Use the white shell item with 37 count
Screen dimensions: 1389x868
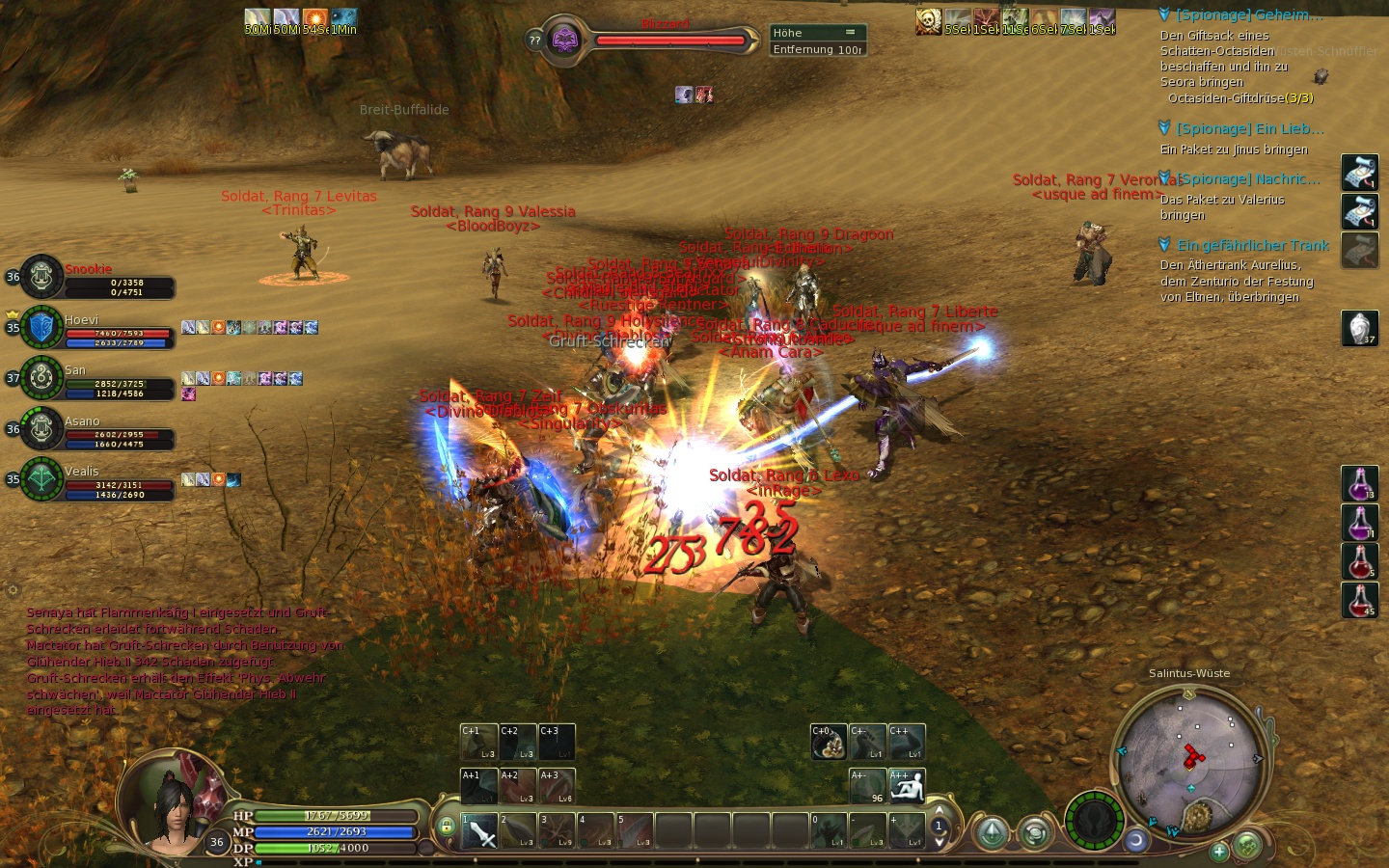click(x=1359, y=328)
